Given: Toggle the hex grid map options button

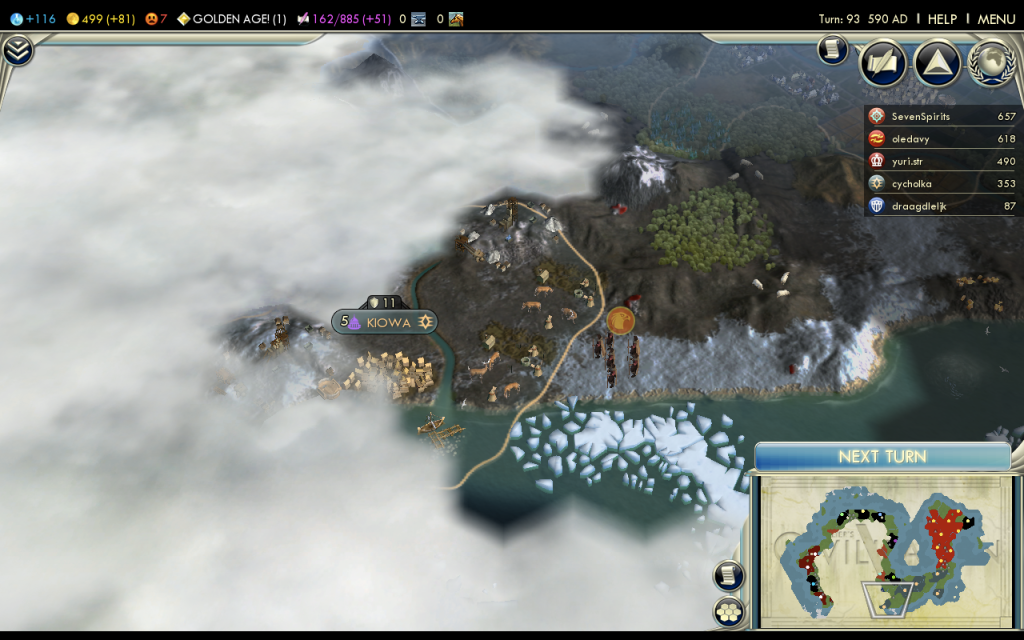Looking at the screenshot, I should pyautogui.click(x=728, y=612).
